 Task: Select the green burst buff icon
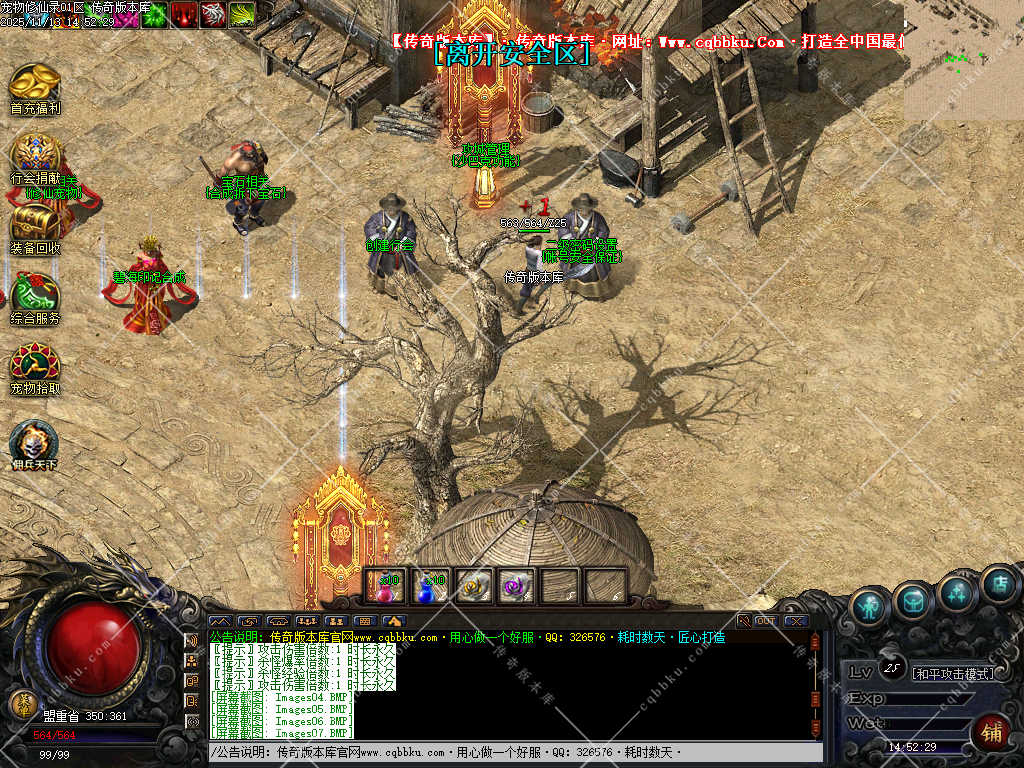pyautogui.click(x=154, y=14)
